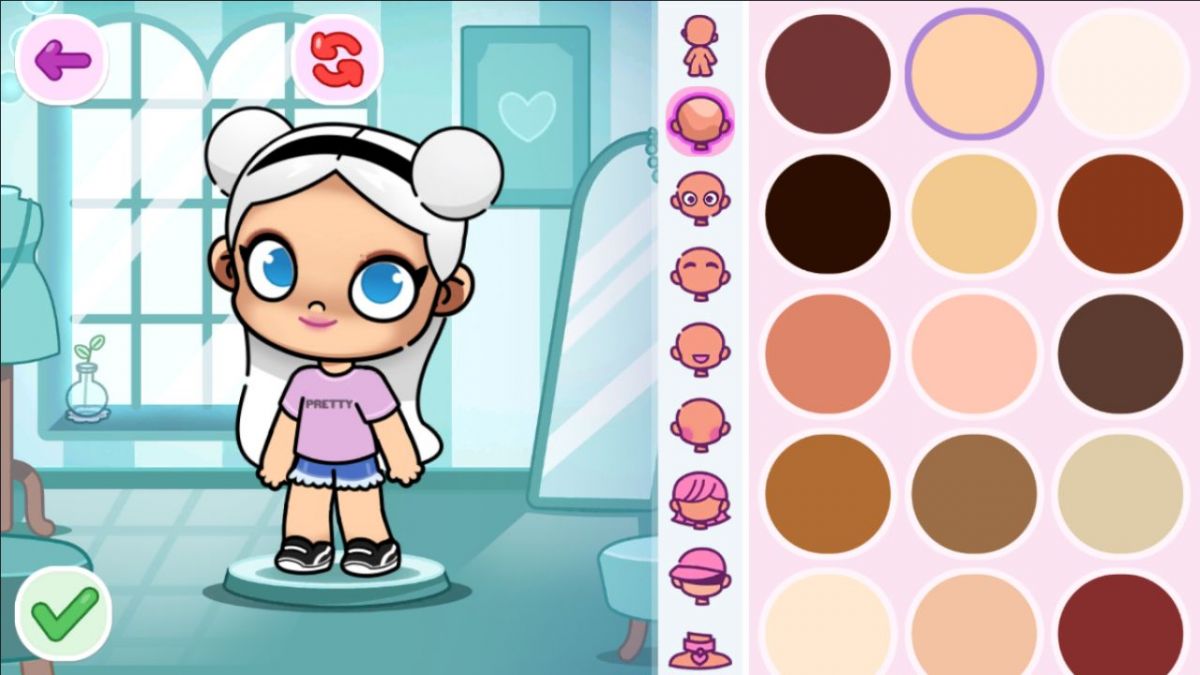Select the pale khaki beige swatch

coord(1120,494)
